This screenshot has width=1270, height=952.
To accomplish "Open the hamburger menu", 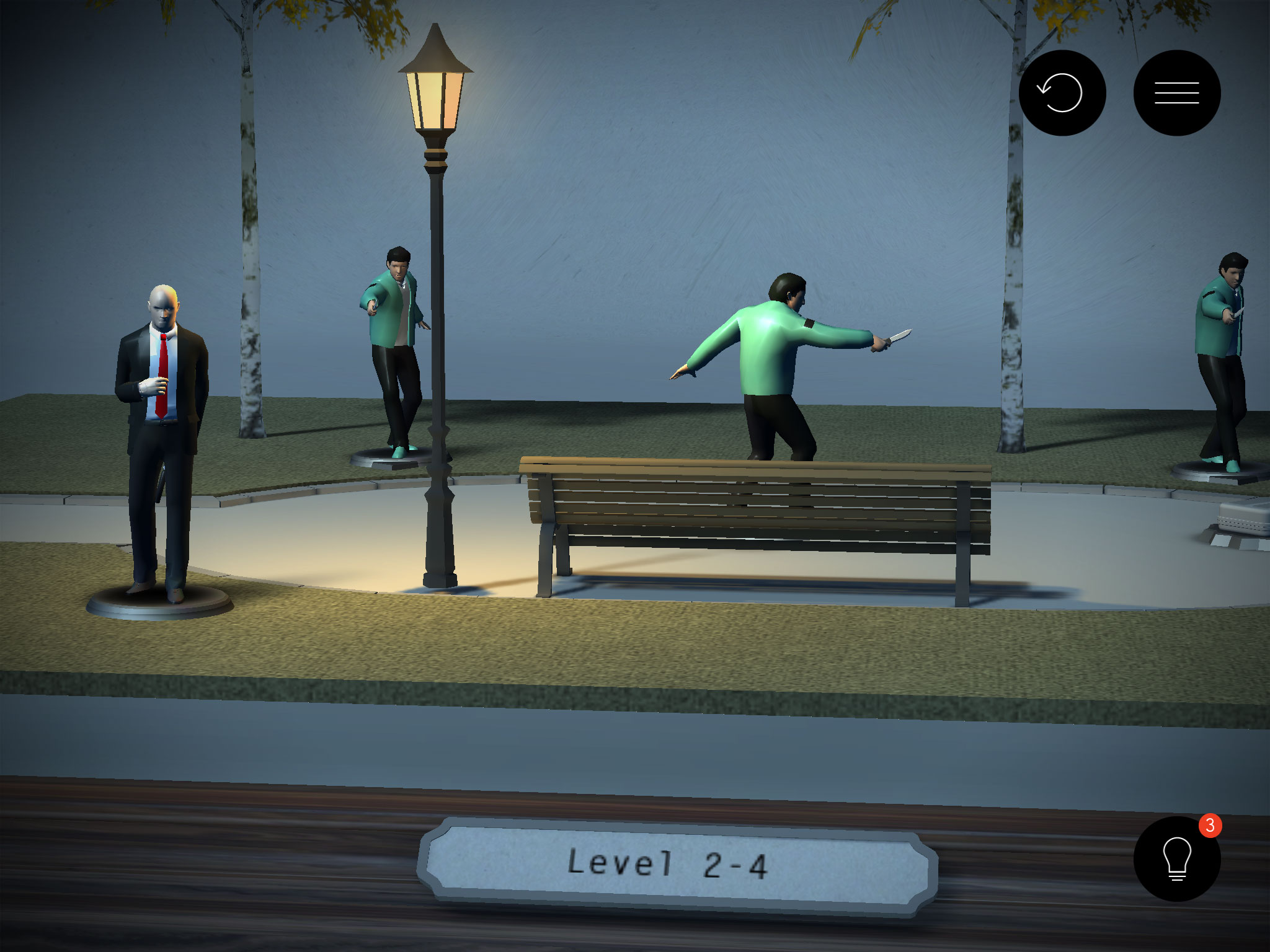I will coord(1176,93).
